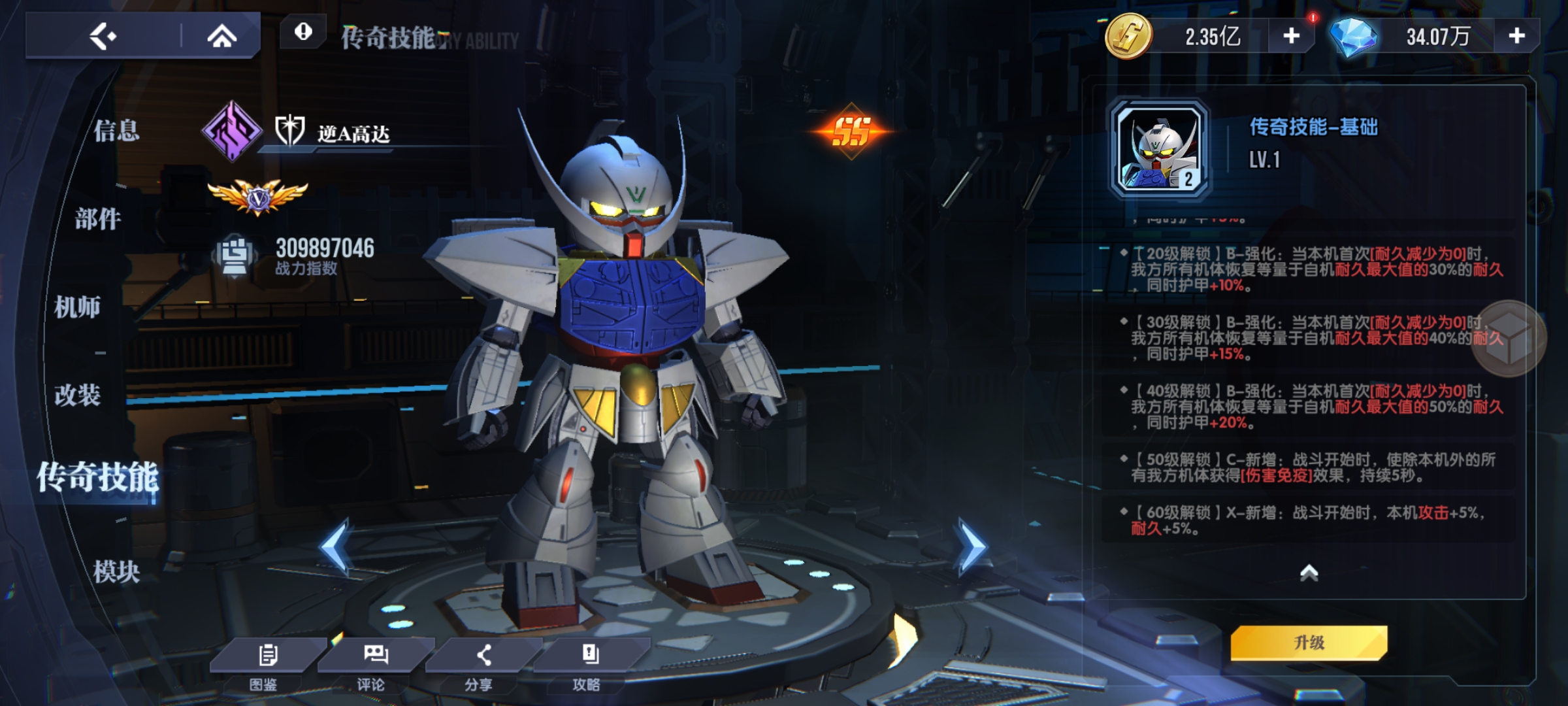The height and width of the screenshot is (706, 1568).
Task: Open the exclamation info button
Action: point(303,31)
